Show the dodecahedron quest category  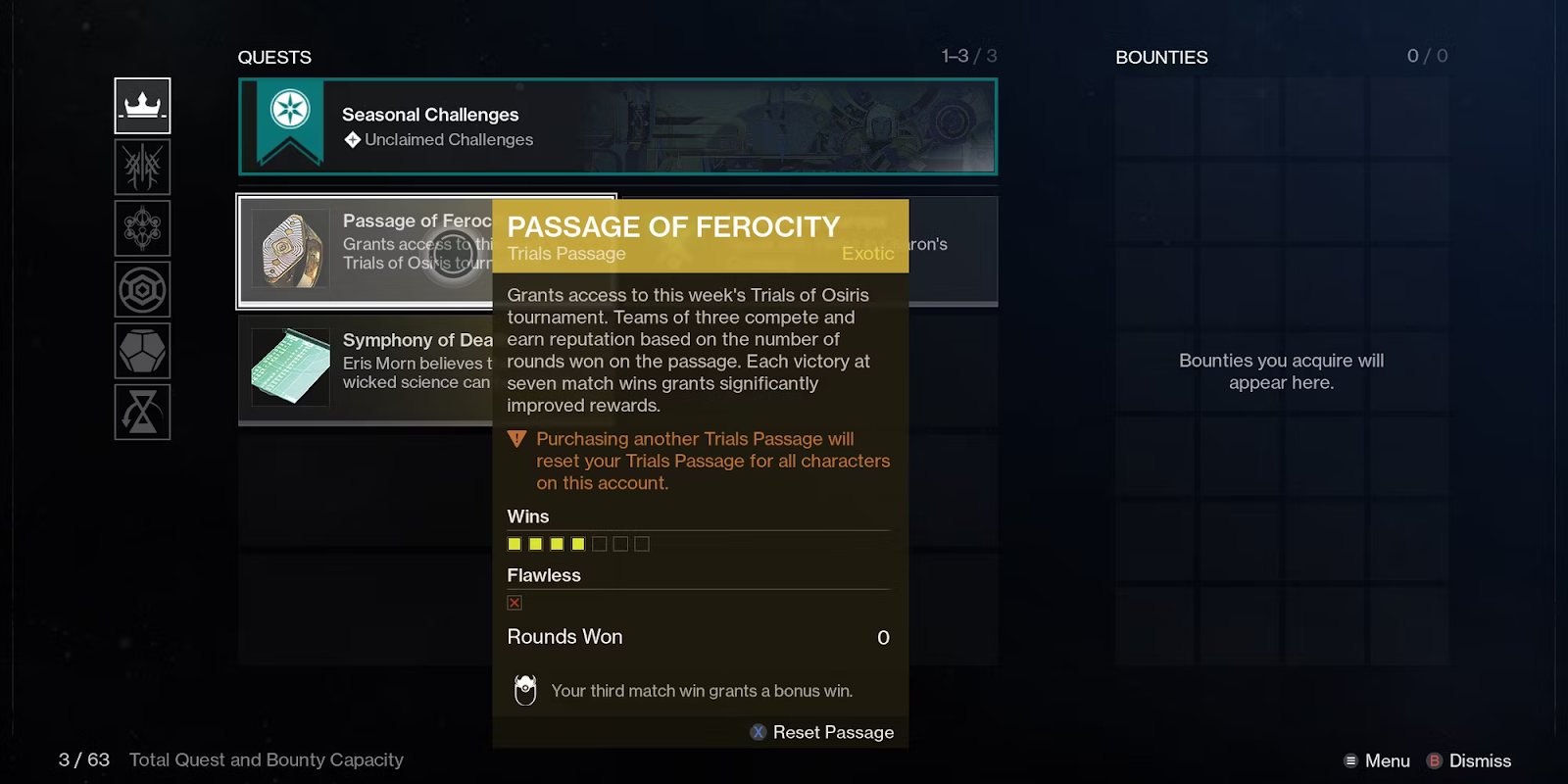(x=142, y=351)
